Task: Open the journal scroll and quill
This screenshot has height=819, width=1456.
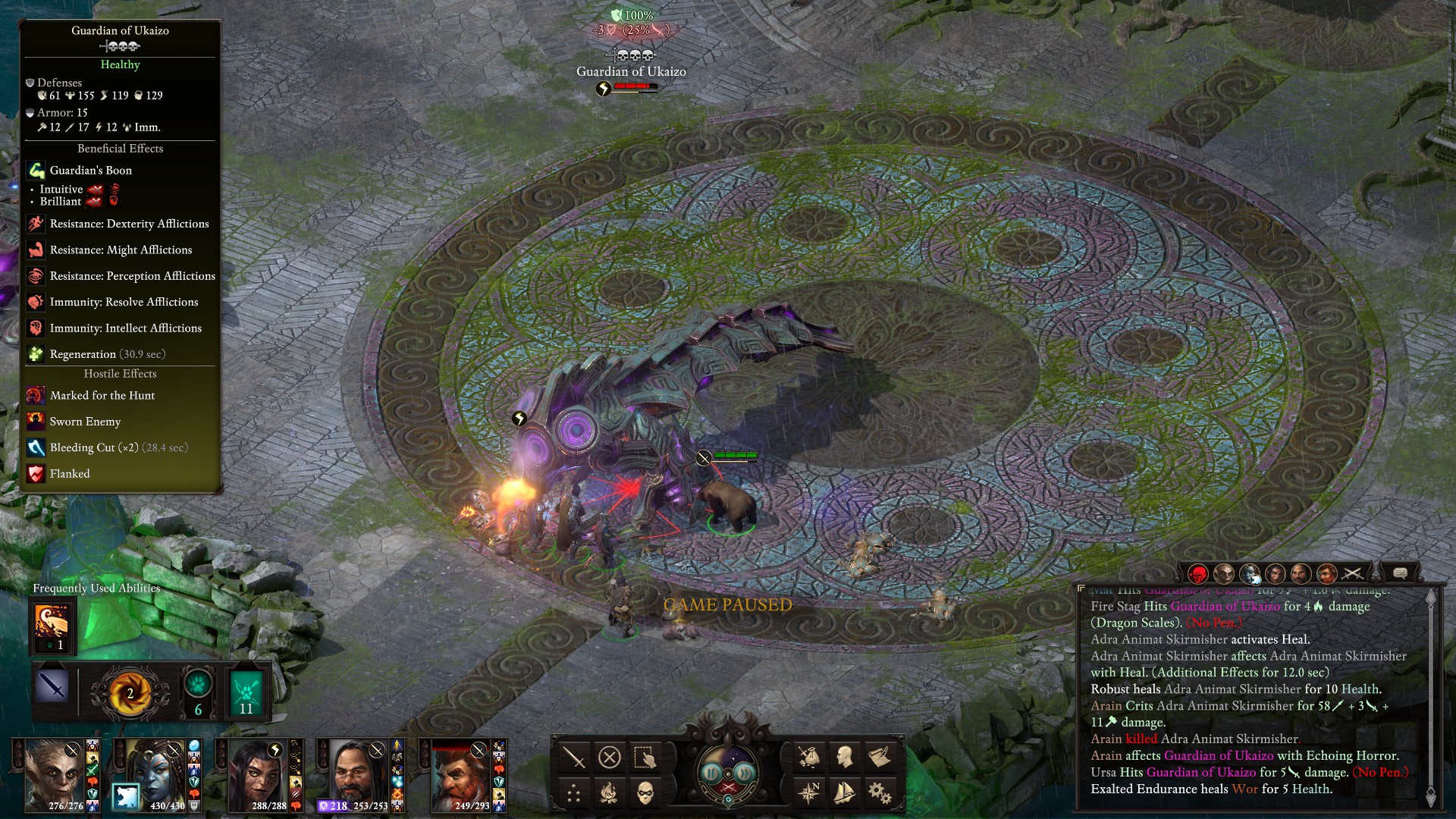Action: coord(880,757)
